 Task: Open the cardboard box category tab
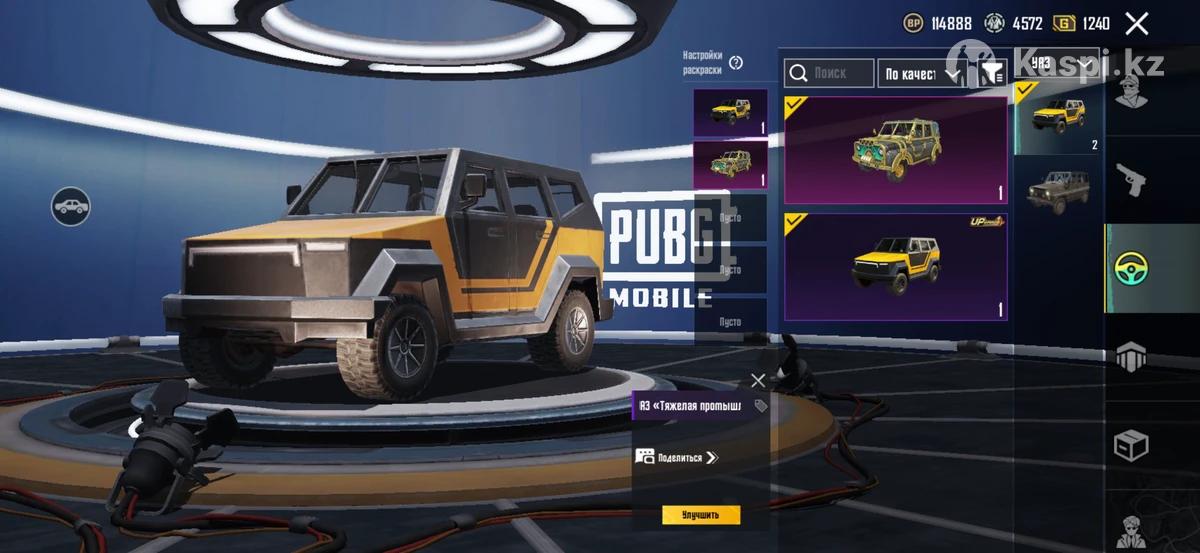click(1131, 444)
